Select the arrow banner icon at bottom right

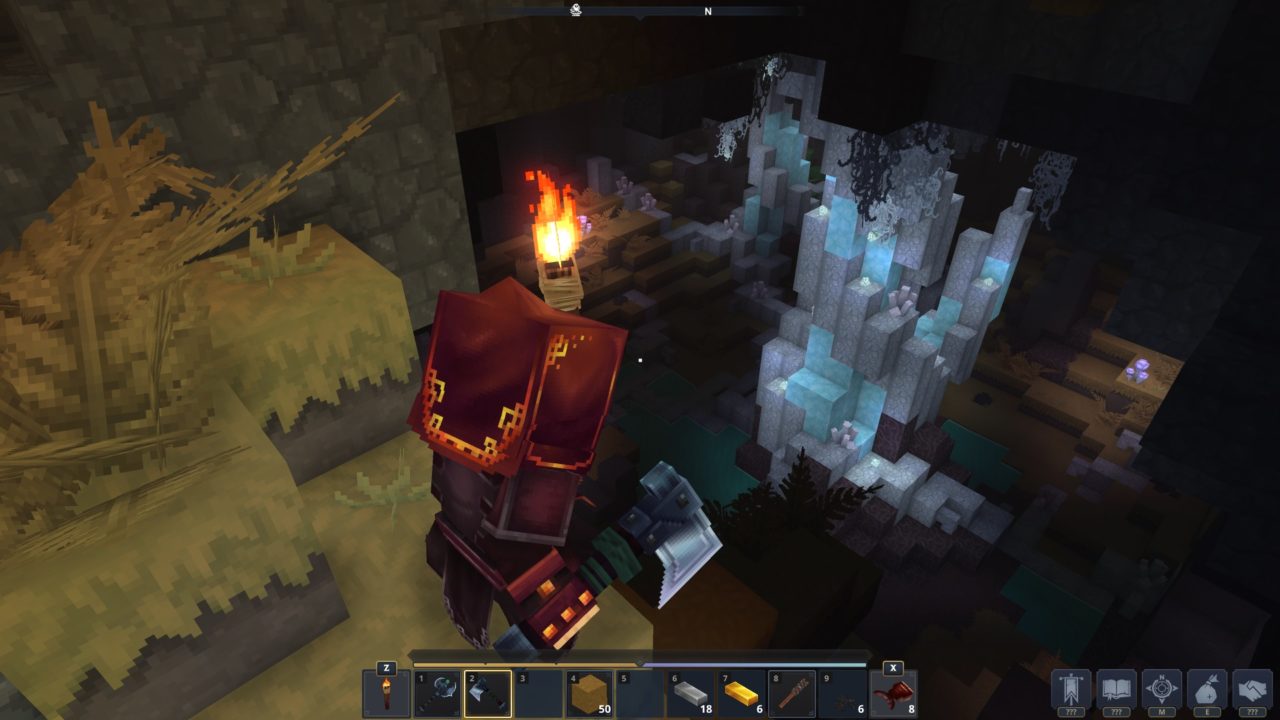(x=1072, y=686)
